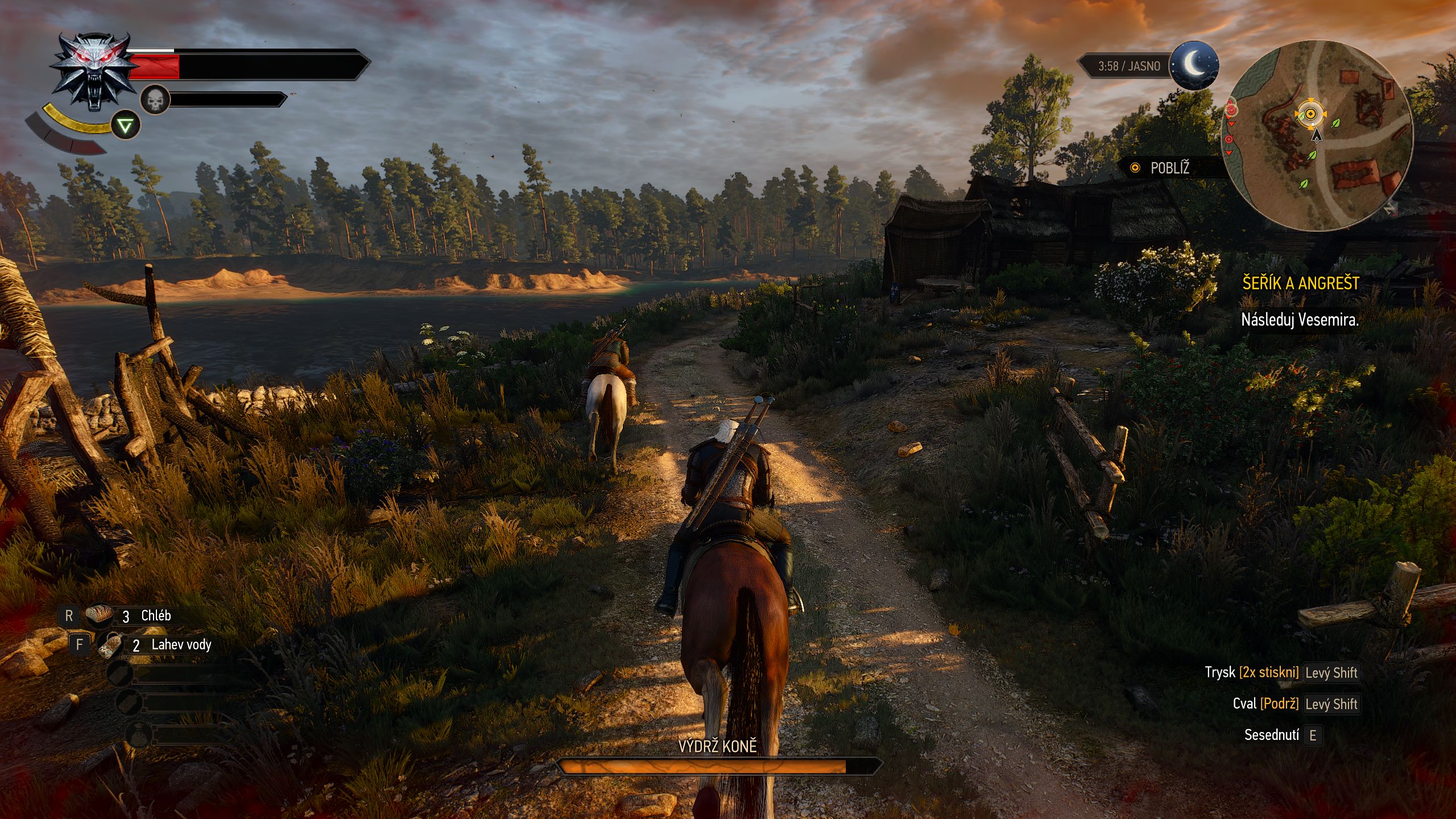Click the skull toxicity icon
1456x819 pixels.
click(155, 101)
